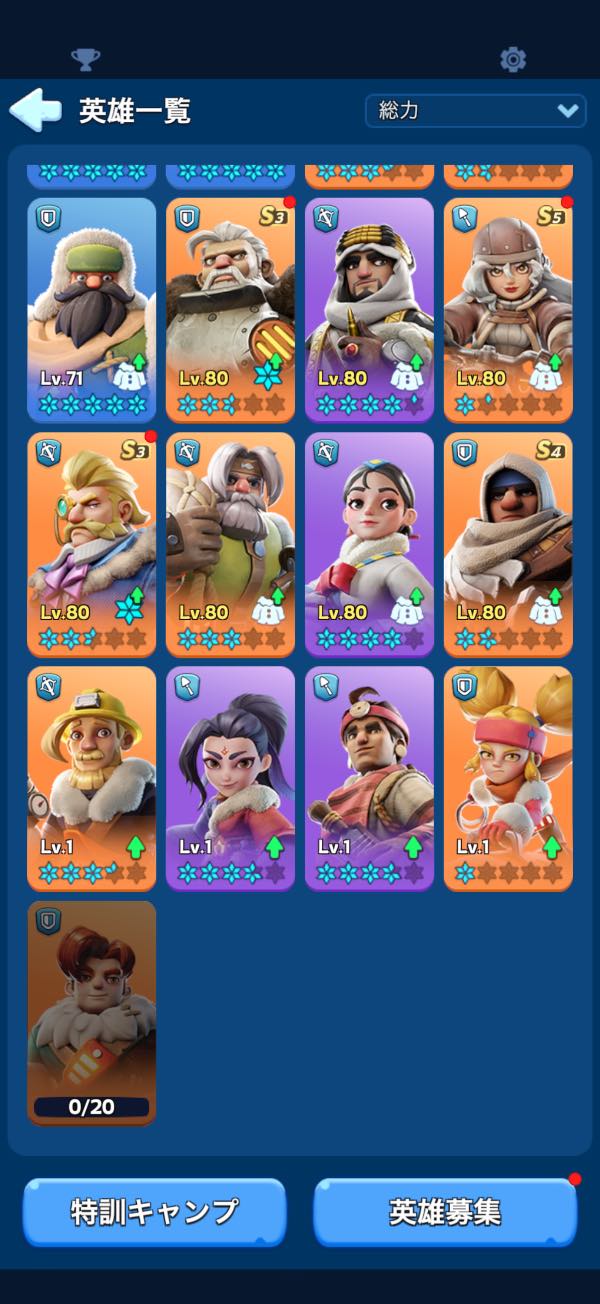Open 英雄募集 hero recruitment

pos(445,1212)
